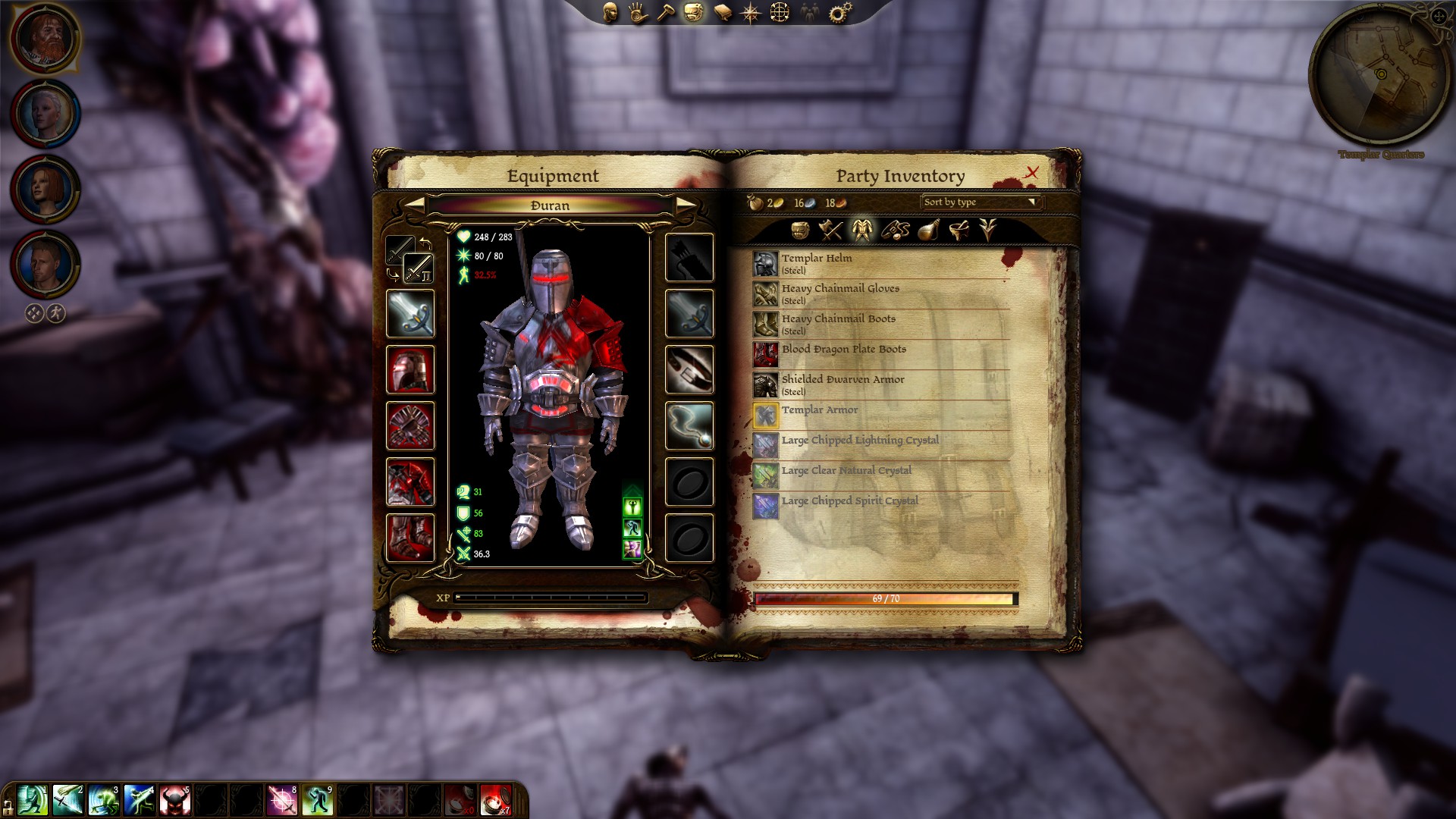Image resolution: width=1456 pixels, height=819 pixels.
Task: Open the Sort by type dropdown
Action: click(x=981, y=202)
